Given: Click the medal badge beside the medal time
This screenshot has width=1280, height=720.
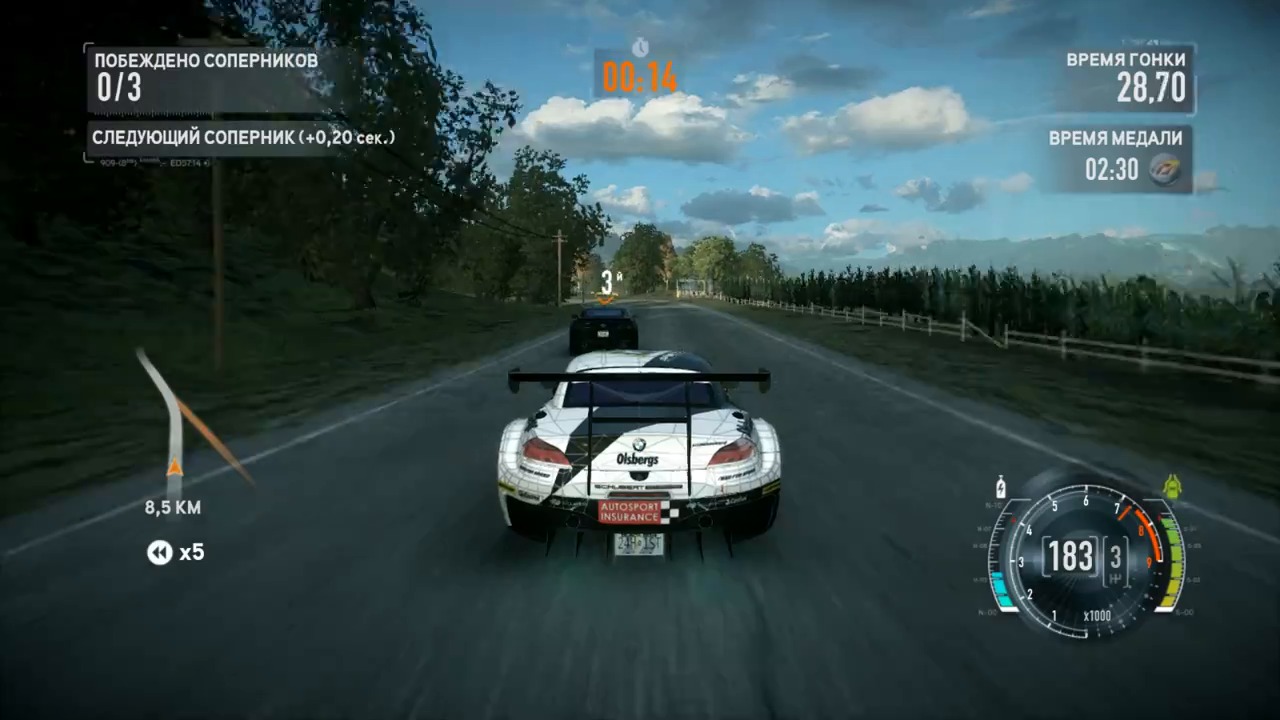Looking at the screenshot, I should tap(1164, 169).
